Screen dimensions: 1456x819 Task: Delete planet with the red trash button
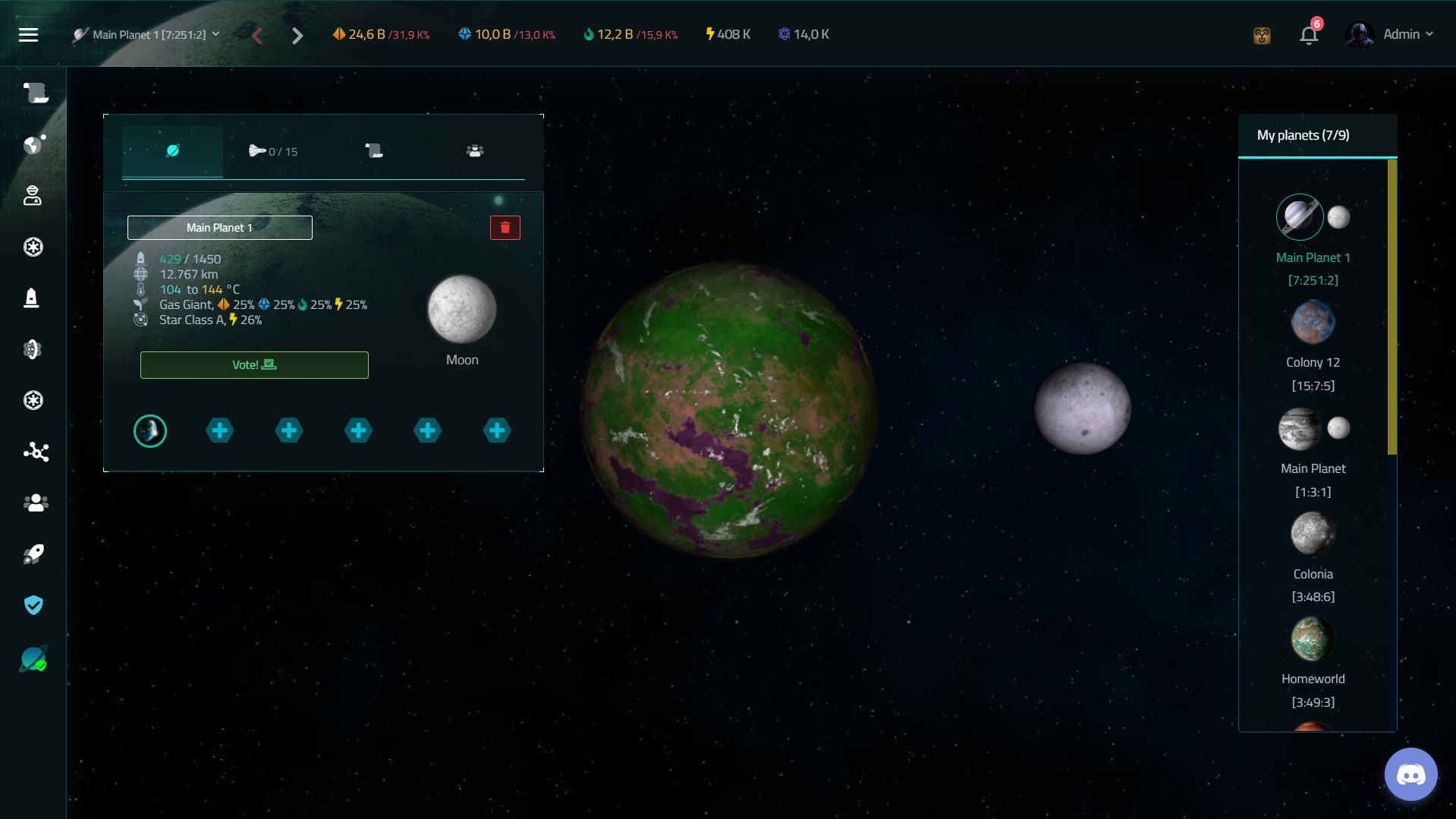tap(505, 228)
